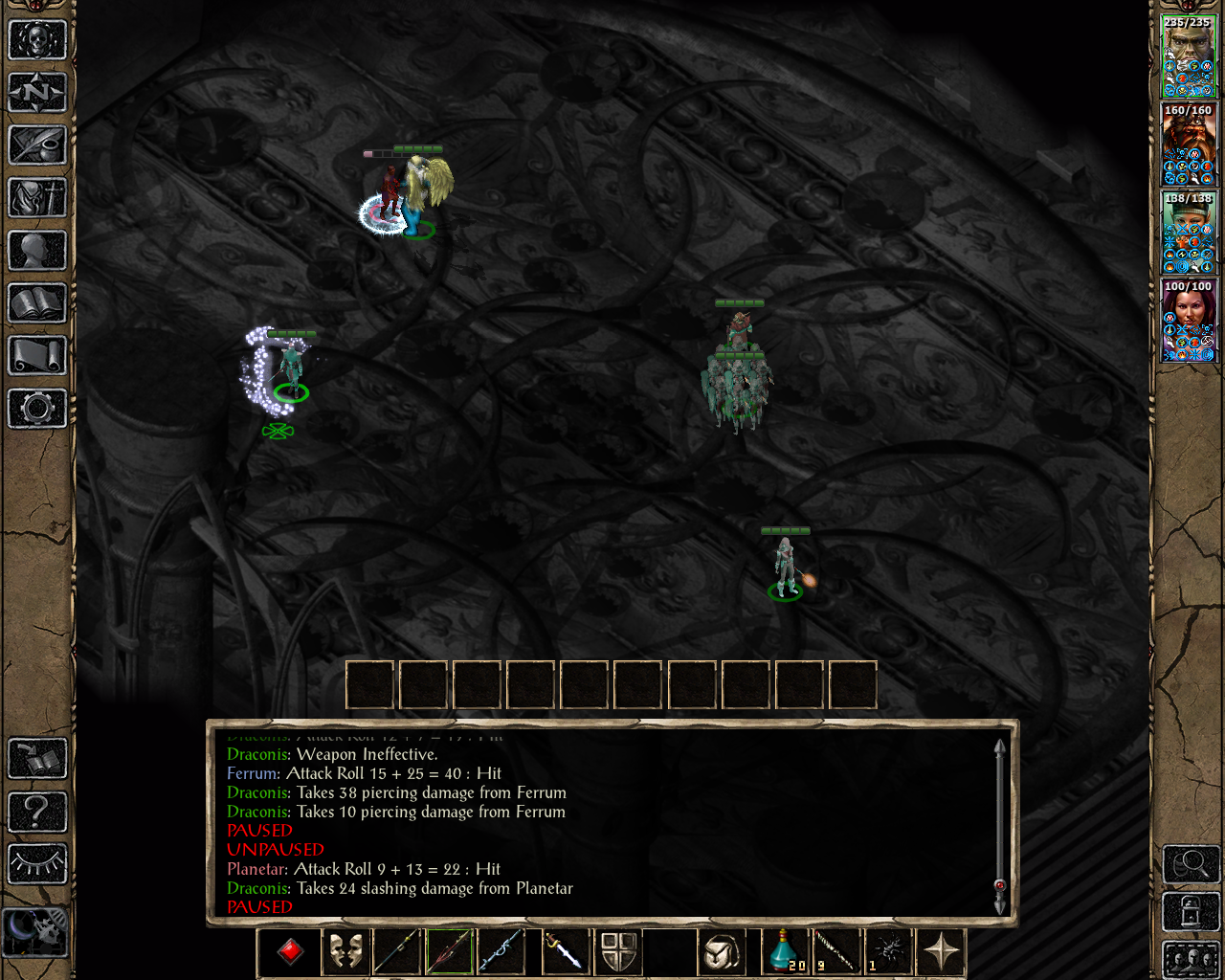The image size is (1225, 980).
Task: Select the green-highlighted ranged weapon slot
Action: coord(448,952)
